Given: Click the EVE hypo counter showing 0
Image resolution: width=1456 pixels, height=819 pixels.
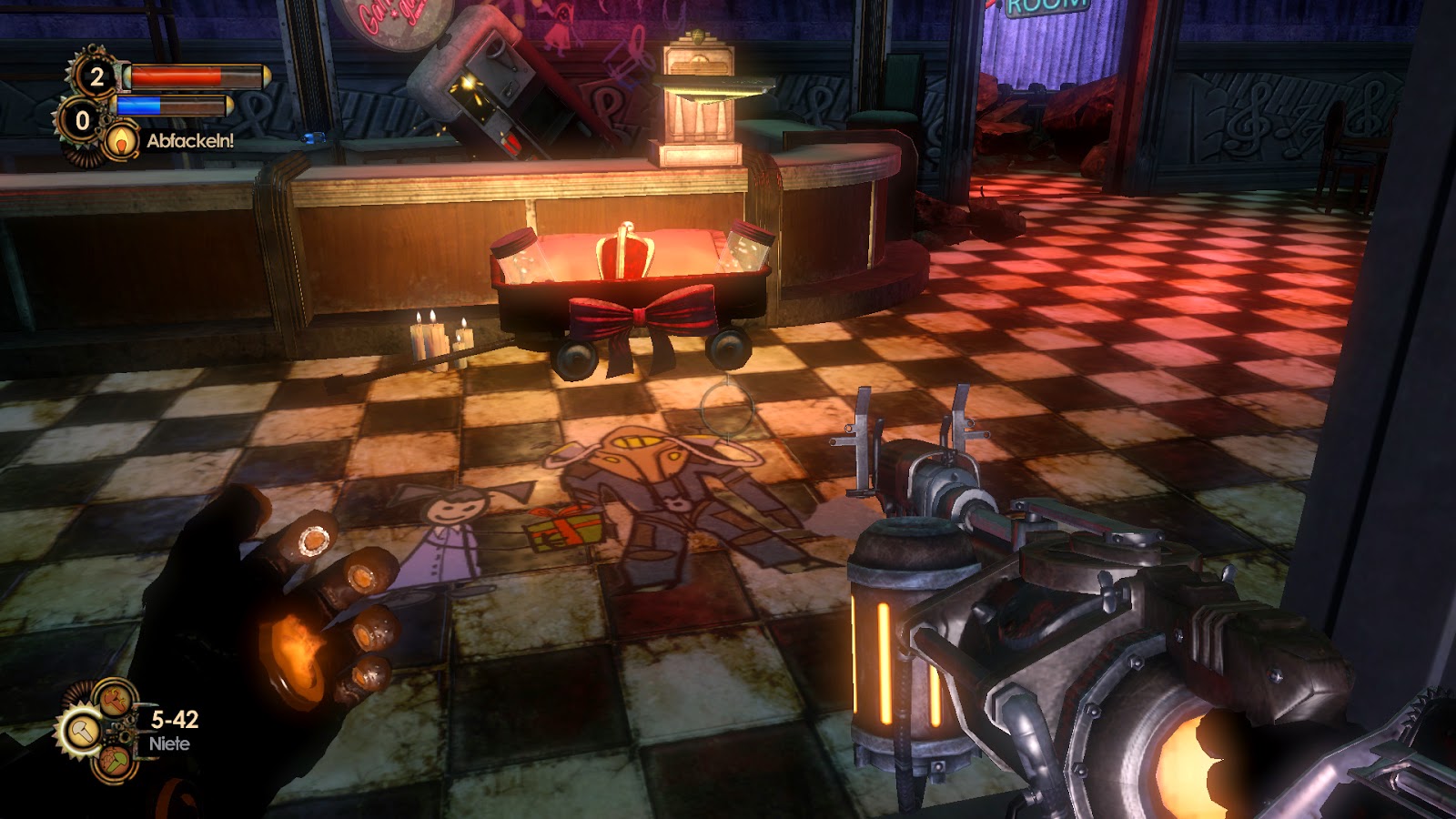Looking at the screenshot, I should pyautogui.click(x=82, y=122).
